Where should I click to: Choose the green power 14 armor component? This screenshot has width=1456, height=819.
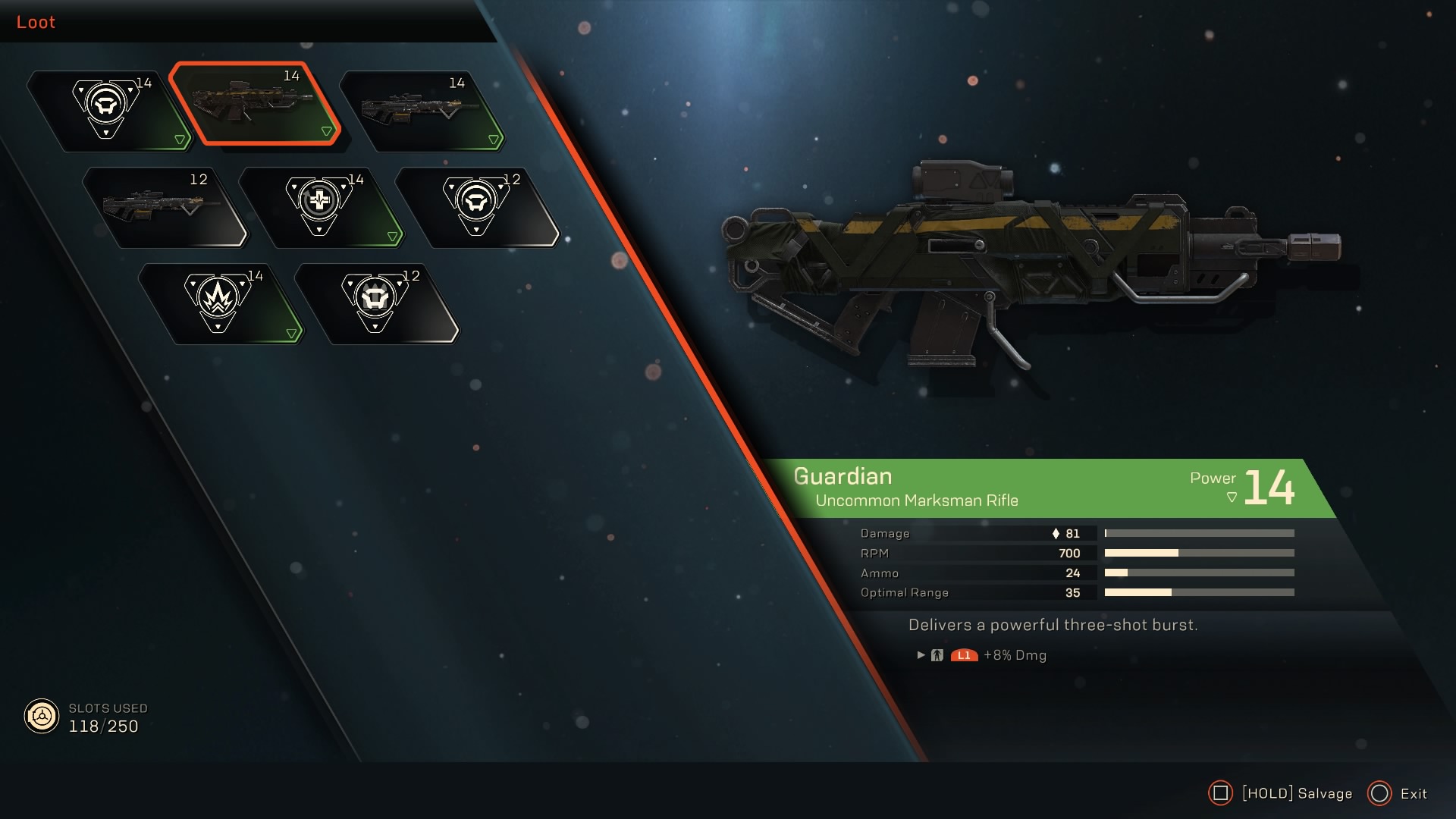point(108,111)
